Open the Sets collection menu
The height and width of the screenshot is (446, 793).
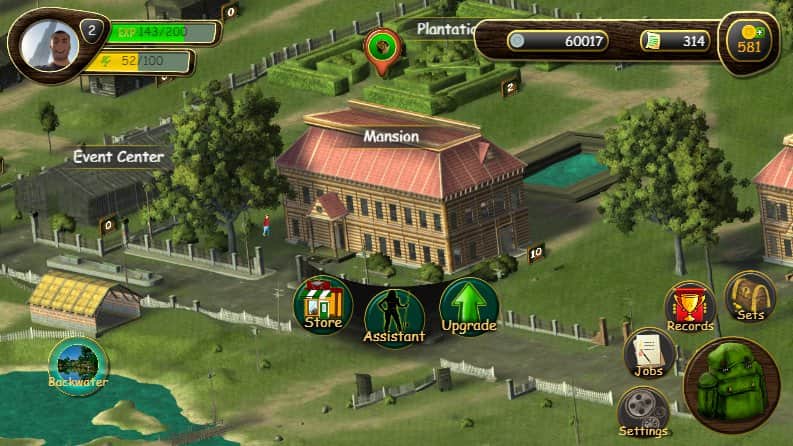pyautogui.click(x=750, y=296)
